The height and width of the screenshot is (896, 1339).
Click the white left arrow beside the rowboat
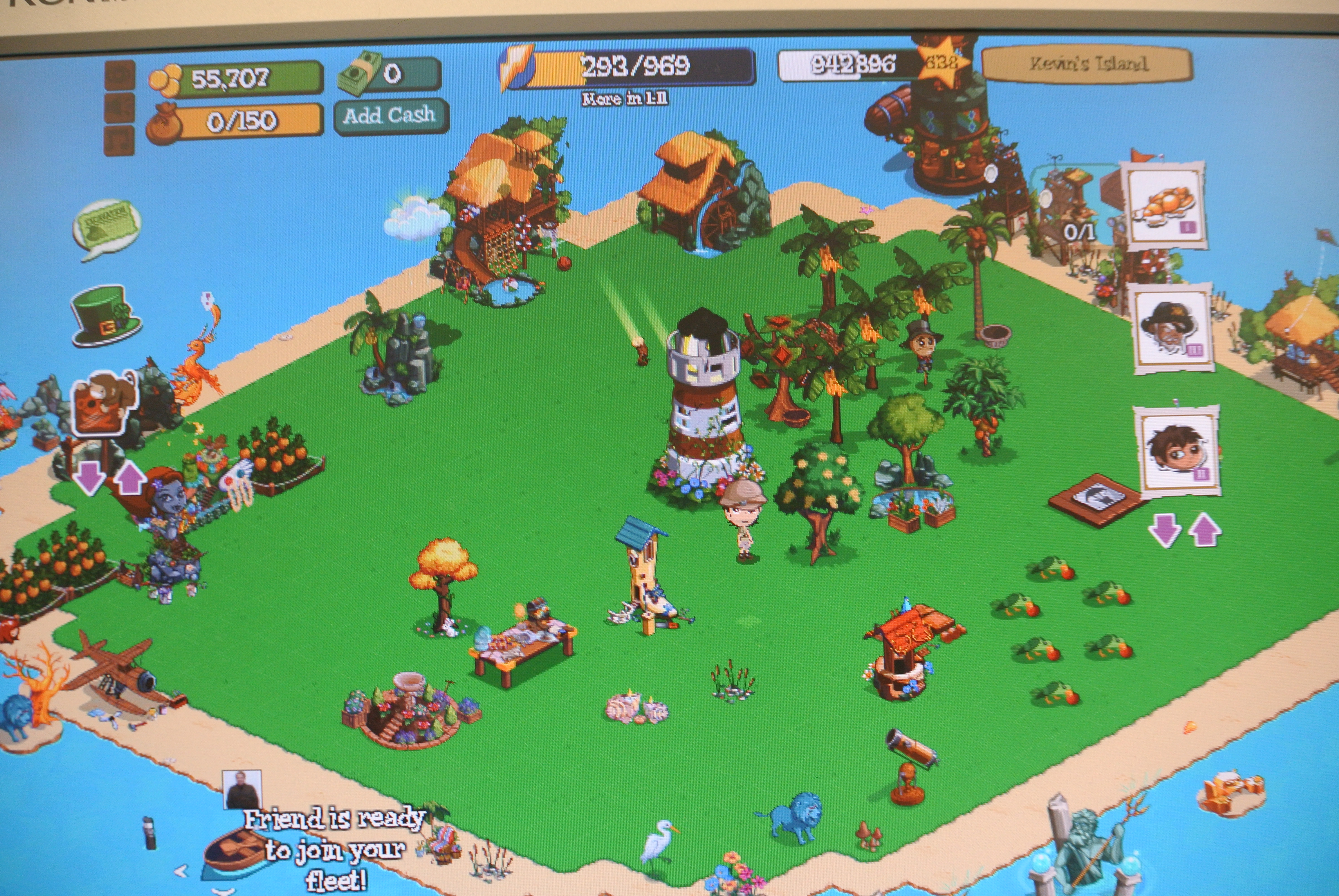(x=181, y=871)
